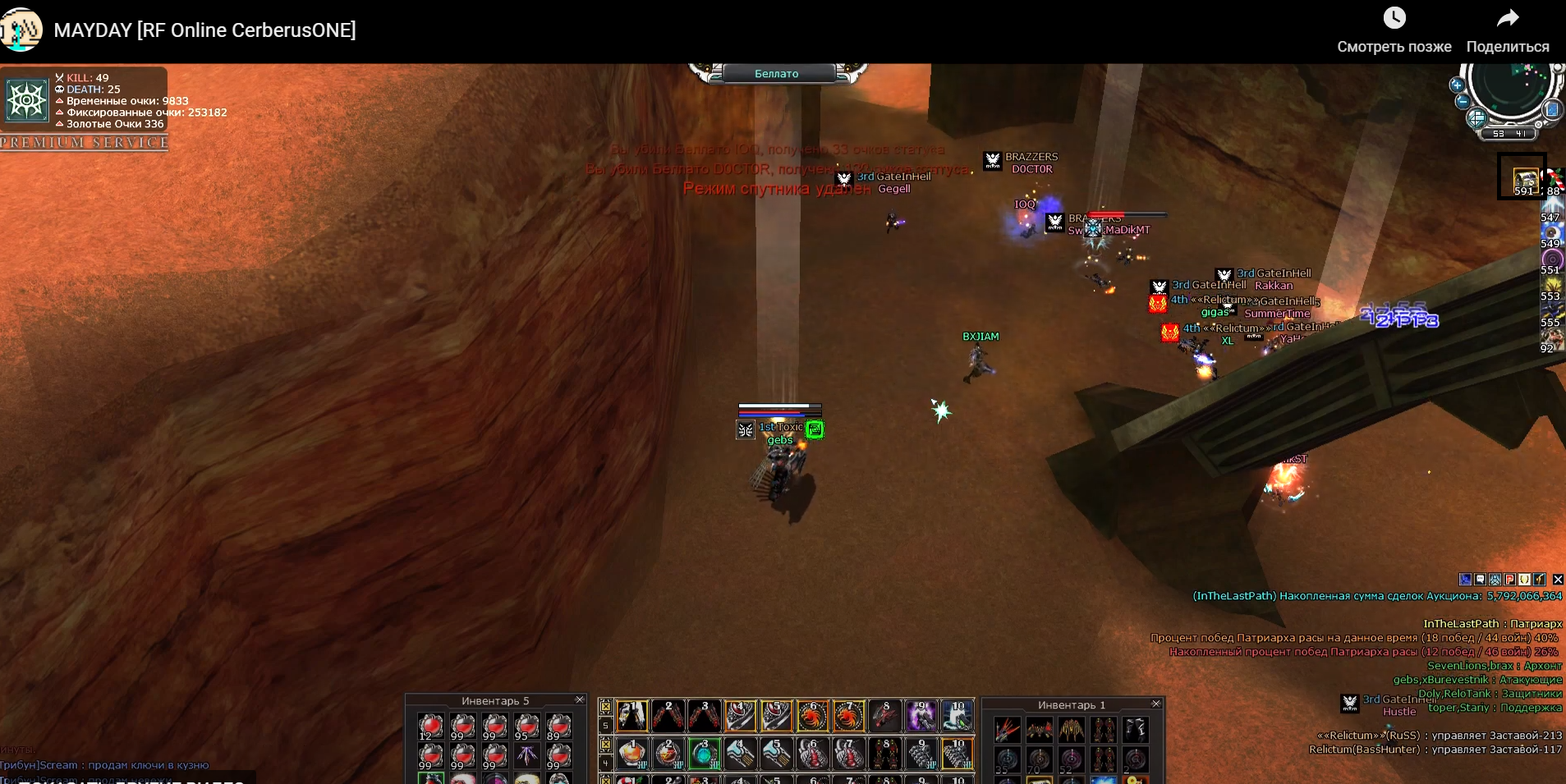
Task: Open the blue map button beside the radar
Action: tap(1552, 110)
